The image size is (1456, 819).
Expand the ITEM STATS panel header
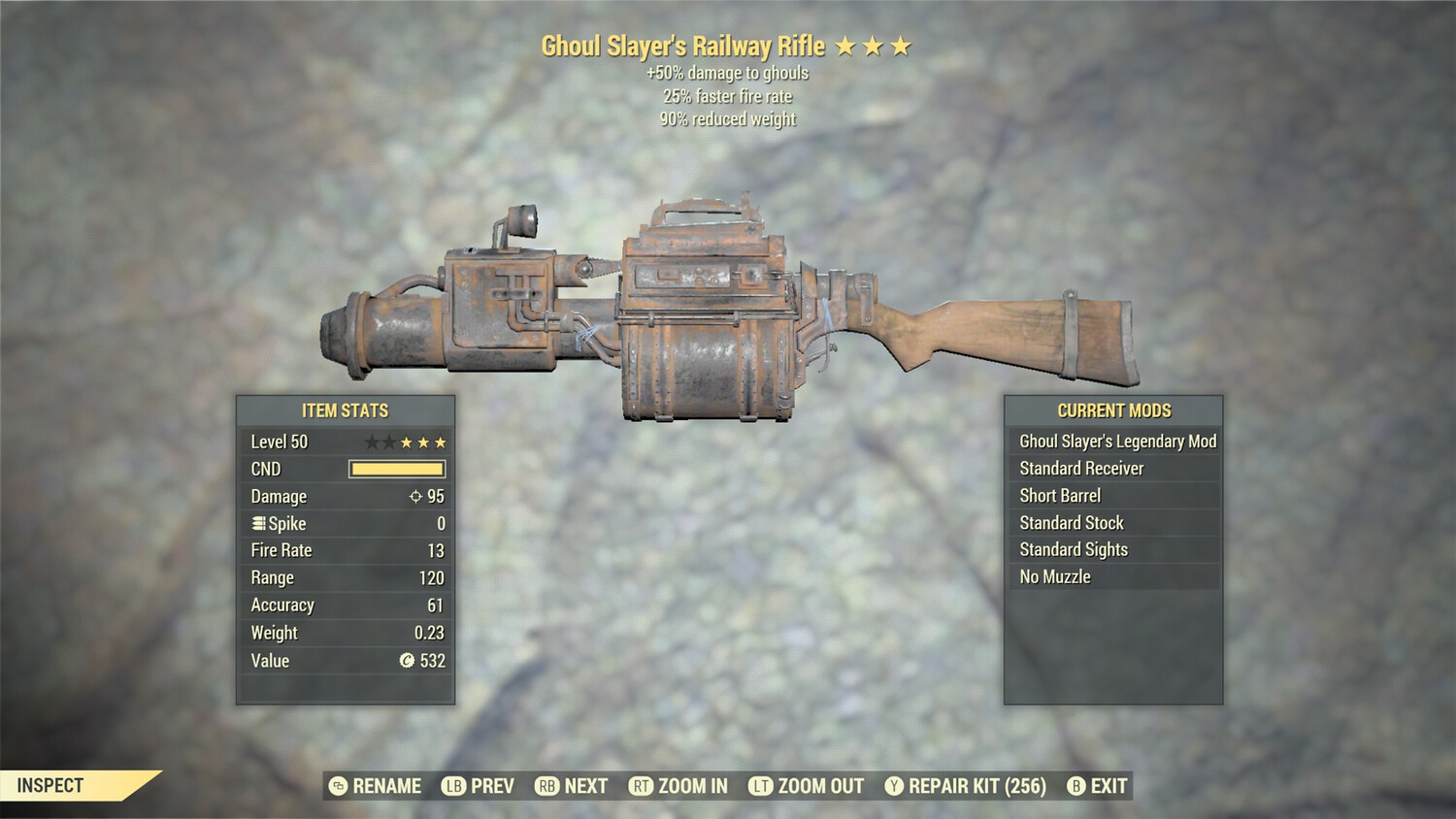pos(346,410)
